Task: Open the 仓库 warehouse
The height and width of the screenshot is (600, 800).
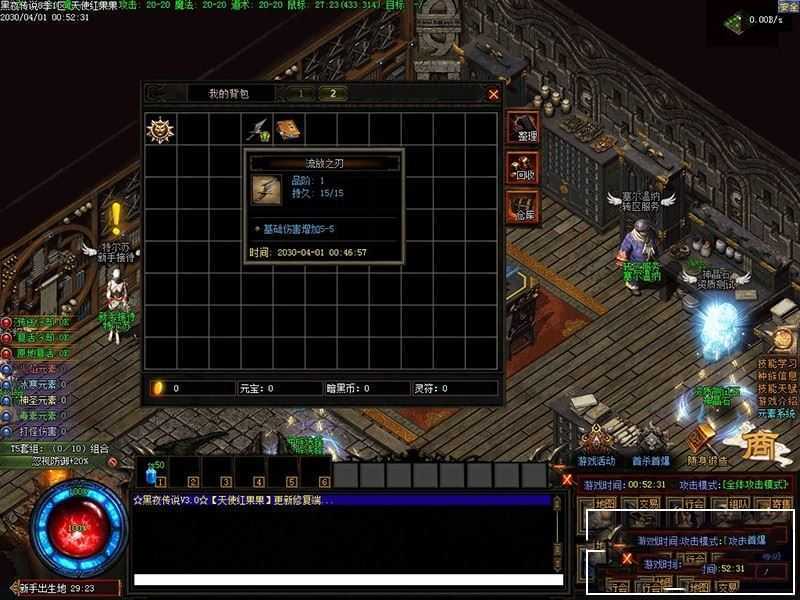Action: 523,209
